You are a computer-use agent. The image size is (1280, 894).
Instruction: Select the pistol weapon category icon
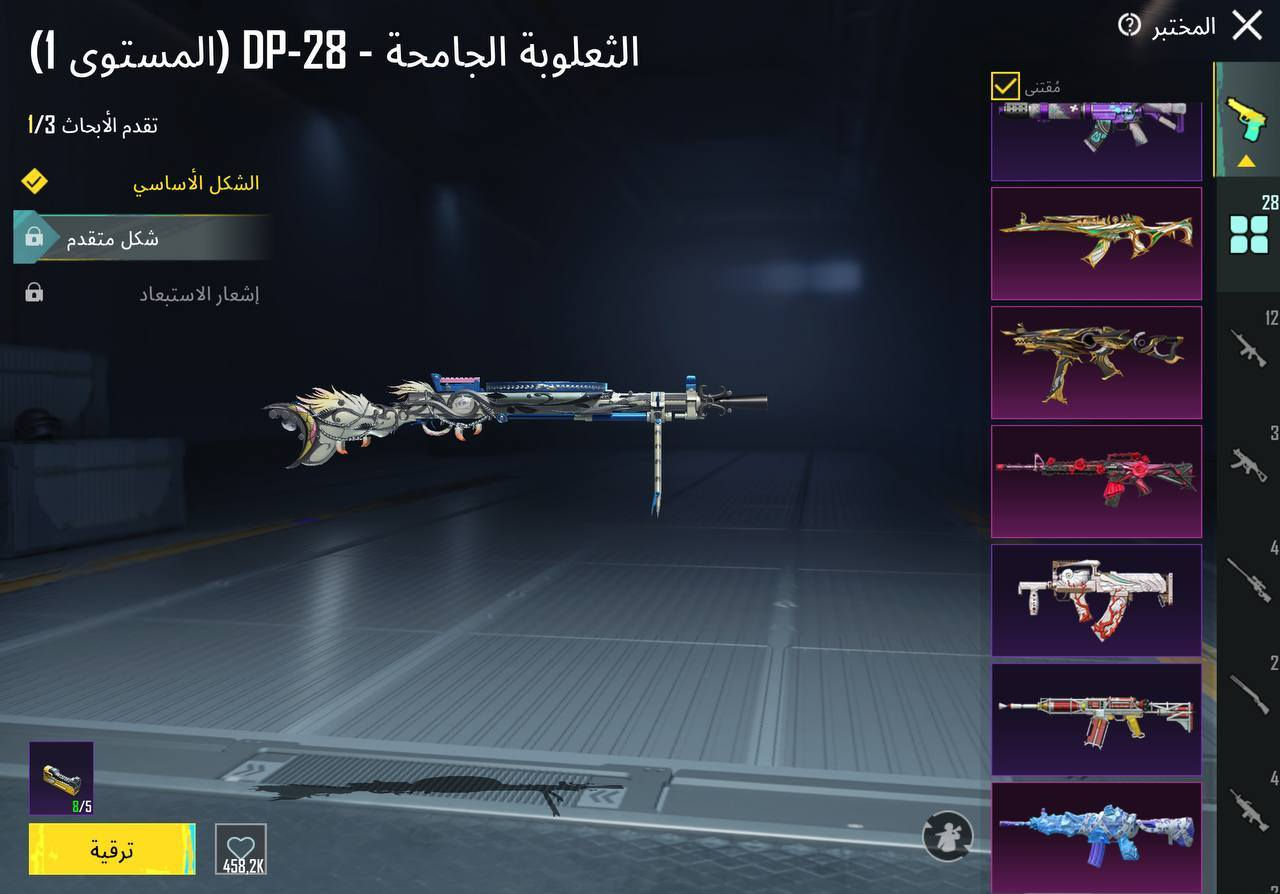pyautogui.click(x=1247, y=115)
